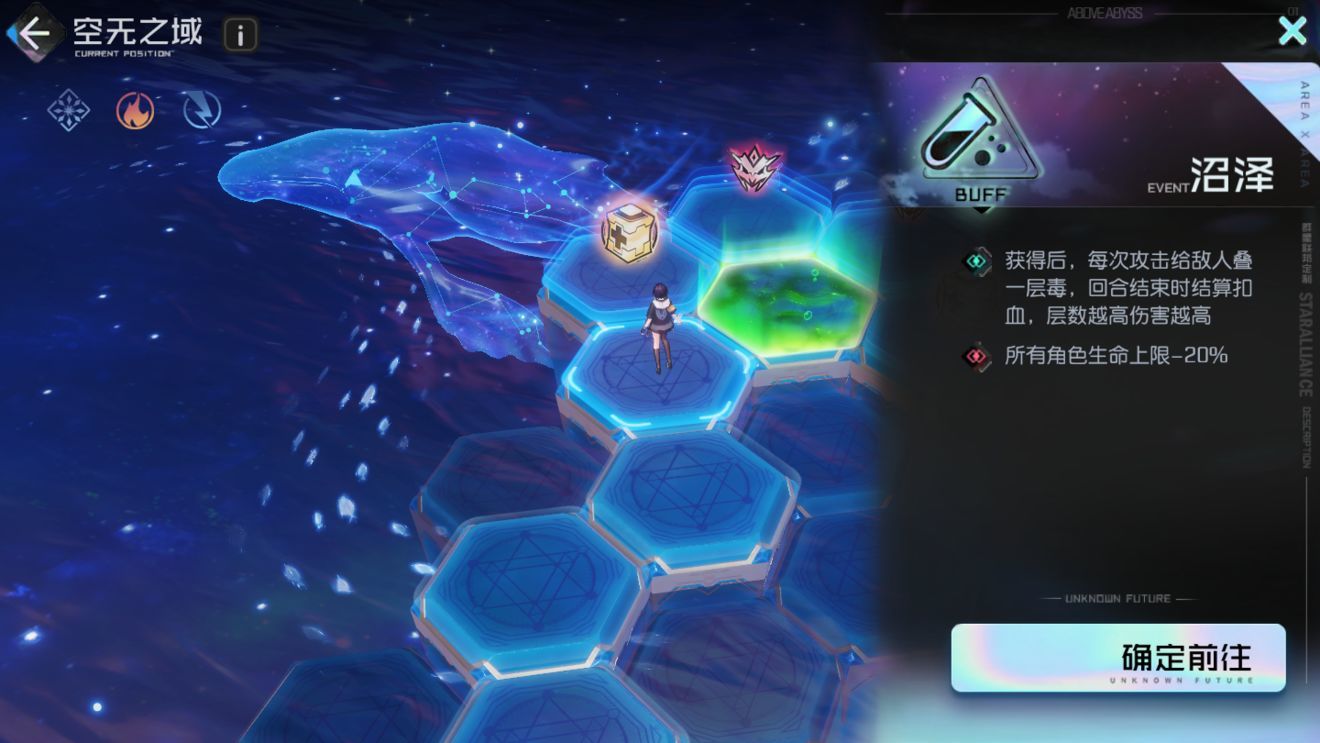
Task: Select the lightning buff icon
Action: [202, 110]
